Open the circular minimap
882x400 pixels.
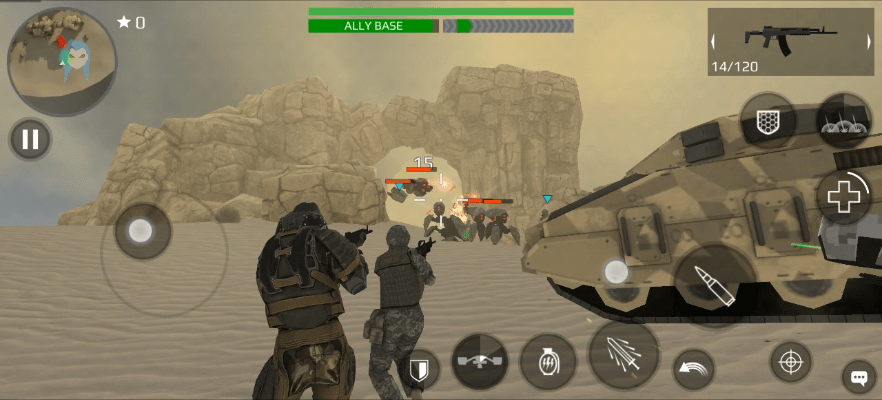click(62, 62)
